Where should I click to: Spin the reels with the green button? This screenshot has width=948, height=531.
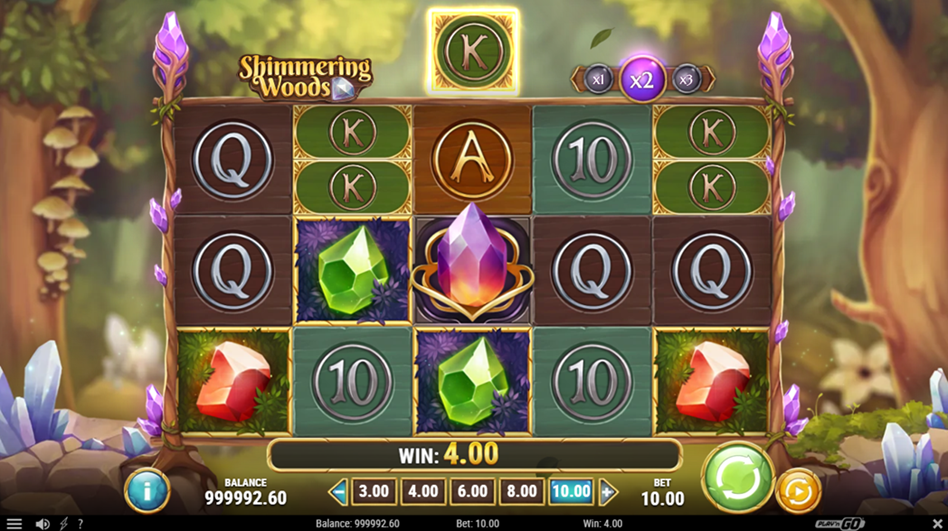pos(738,477)
